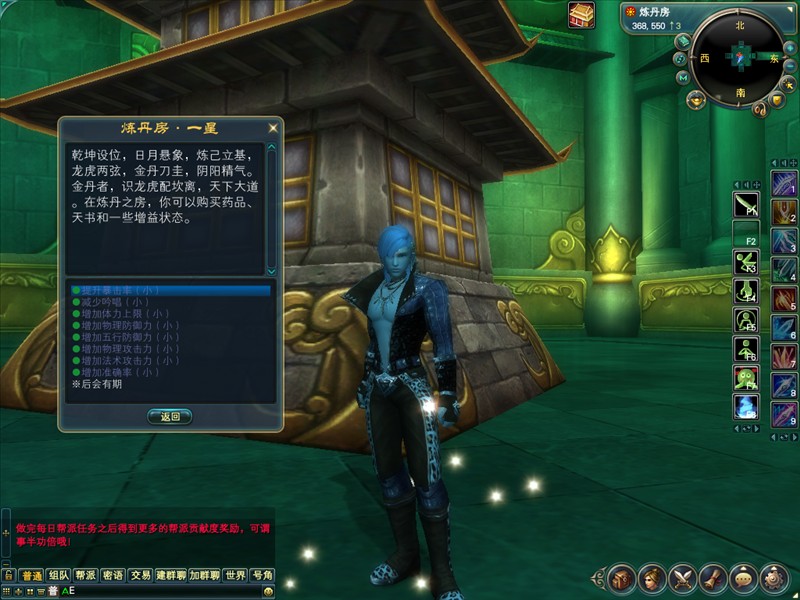Open the red building icon beside the minimap
This screenshot has height=600, width=800.
pos(581,15)
